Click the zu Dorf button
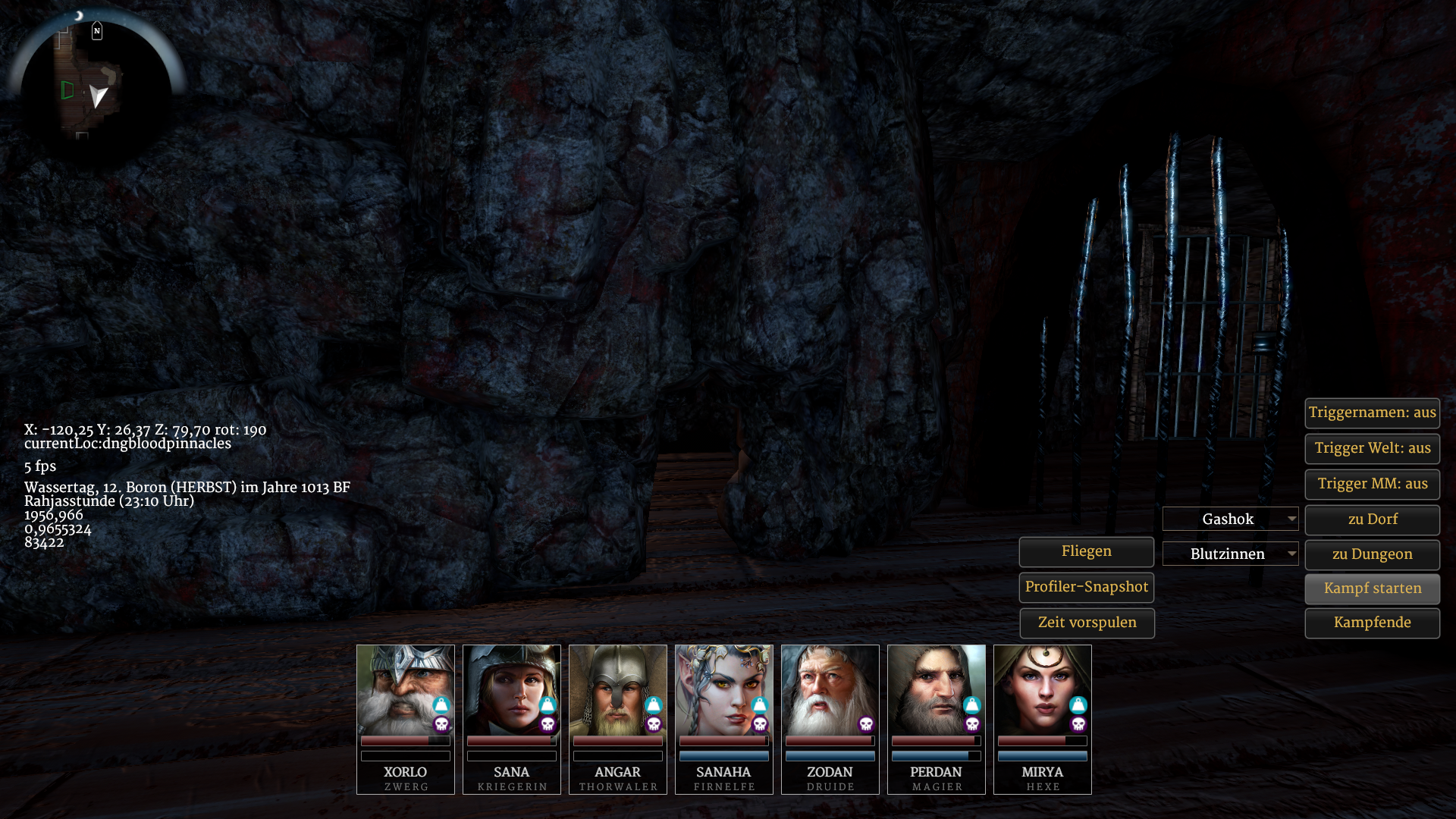The image size is (1456, 819). pos(1372,519)
